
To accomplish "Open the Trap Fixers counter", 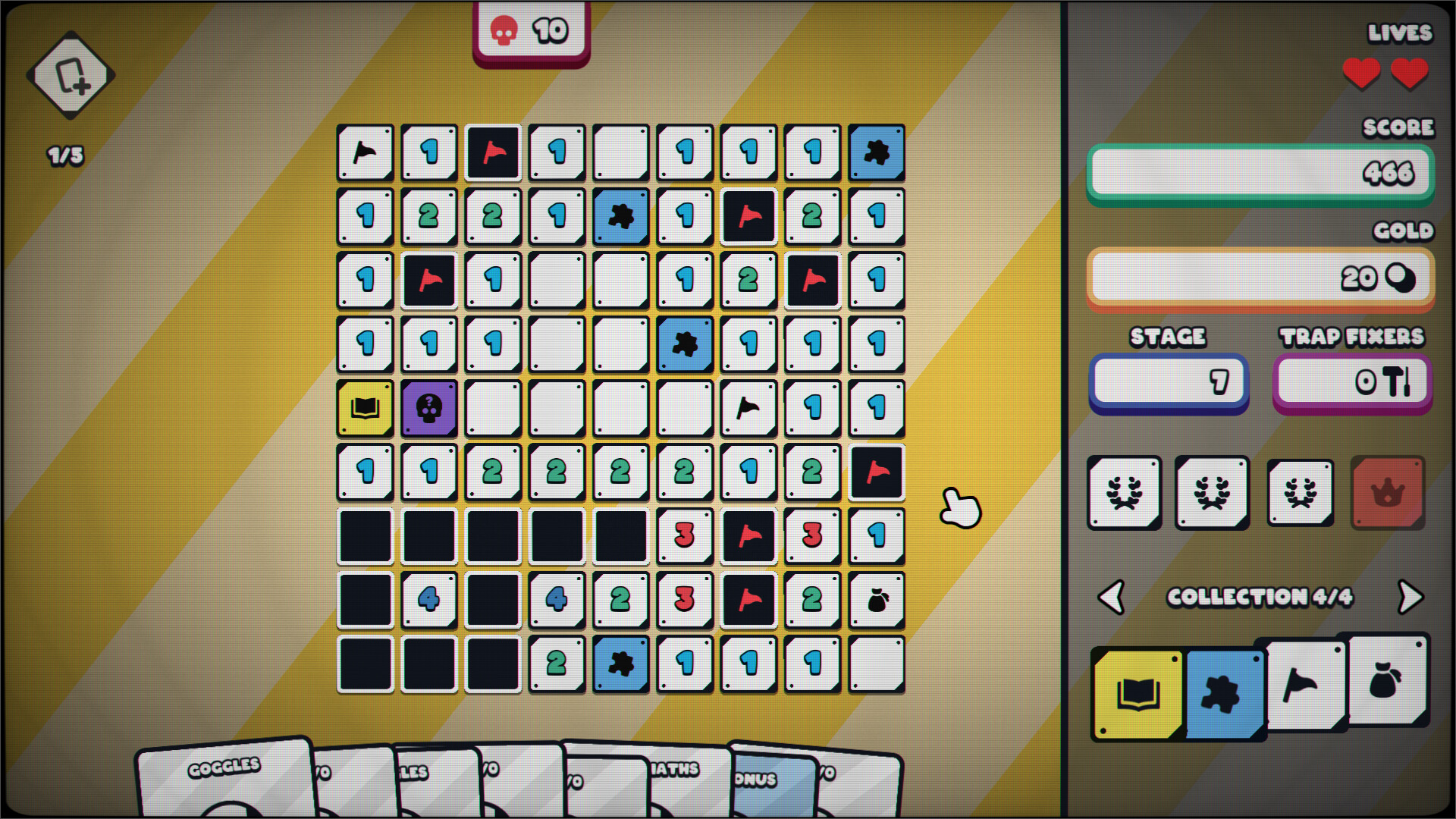I will [x=1352, y=382].
